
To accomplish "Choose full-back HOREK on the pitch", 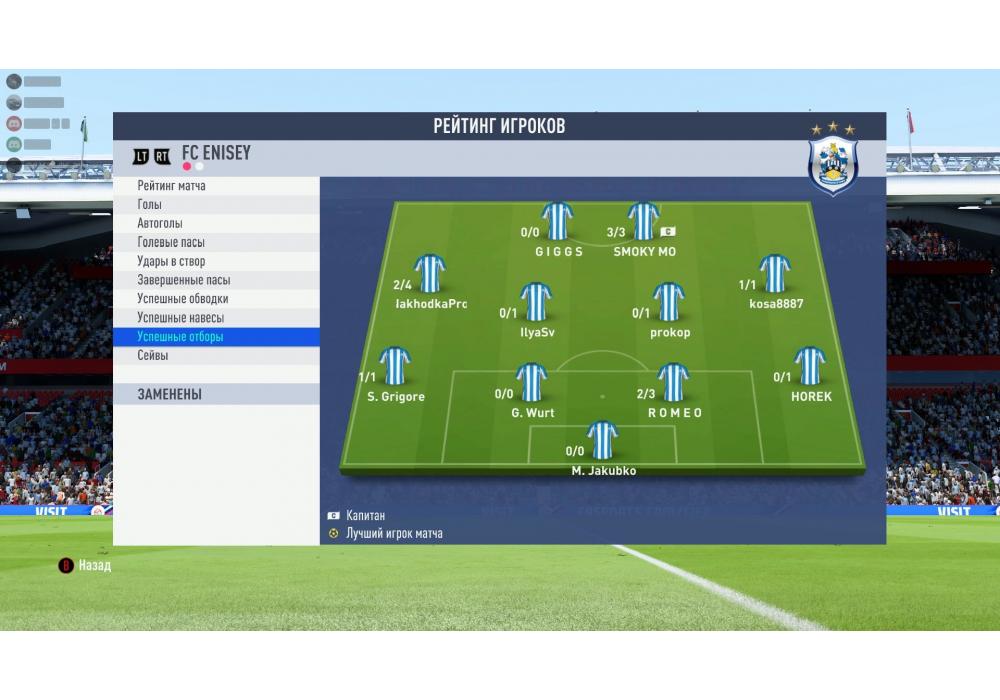I will (809, 366).
